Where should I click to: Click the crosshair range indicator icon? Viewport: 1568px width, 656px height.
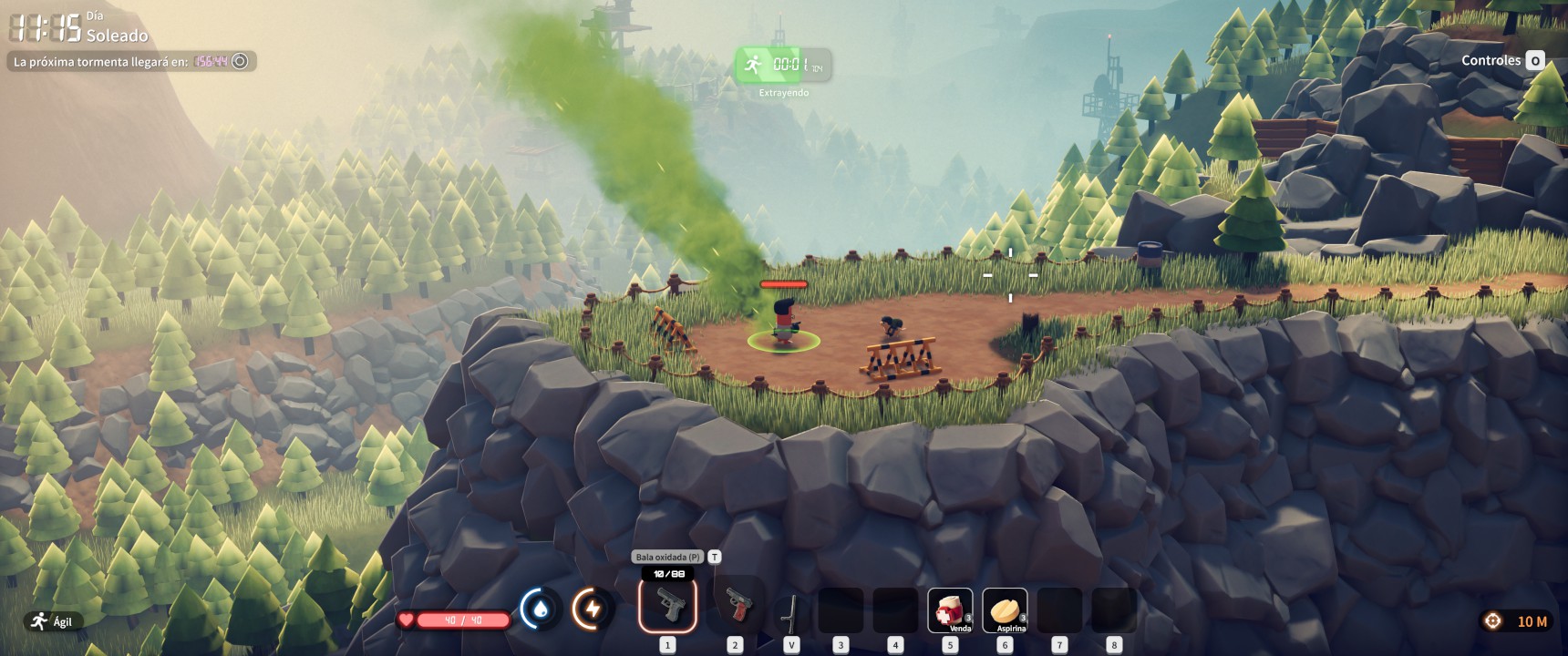[1492, 621]
